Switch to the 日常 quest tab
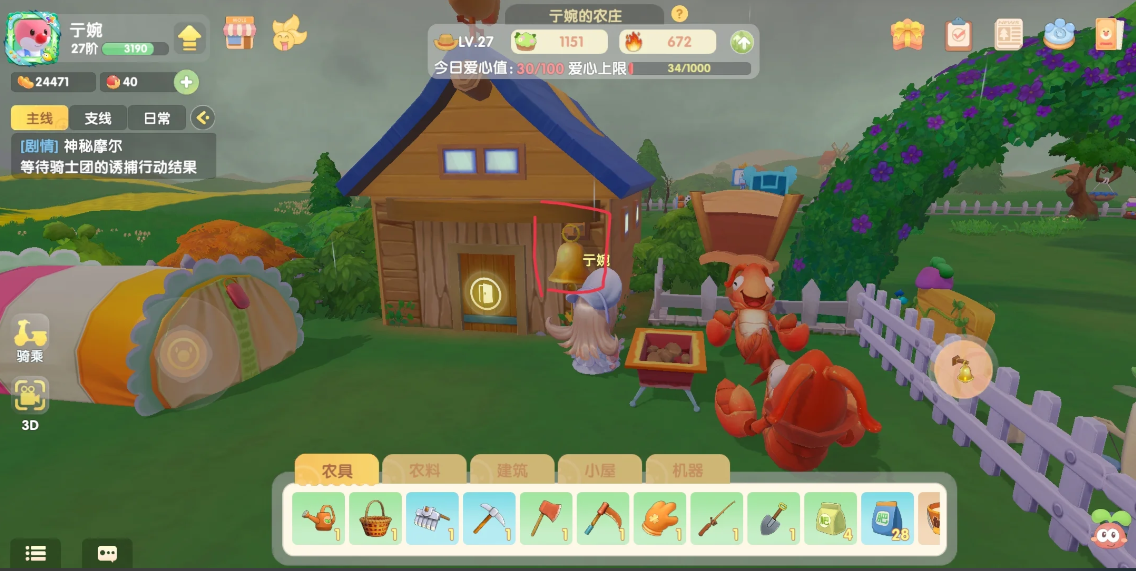 [x=157, y=118]
